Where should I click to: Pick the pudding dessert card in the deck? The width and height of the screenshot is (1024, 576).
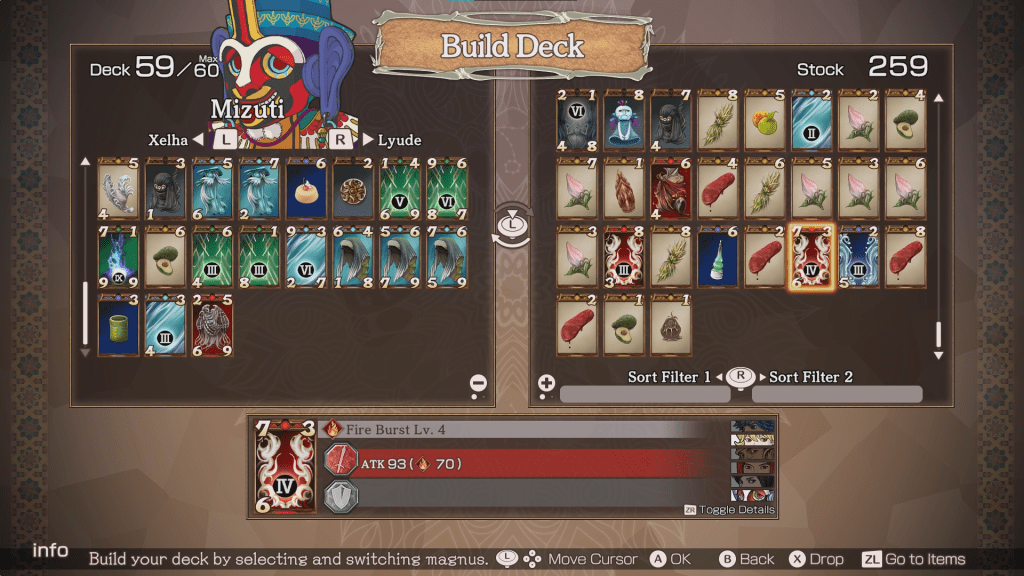click(x=306, y=189)
